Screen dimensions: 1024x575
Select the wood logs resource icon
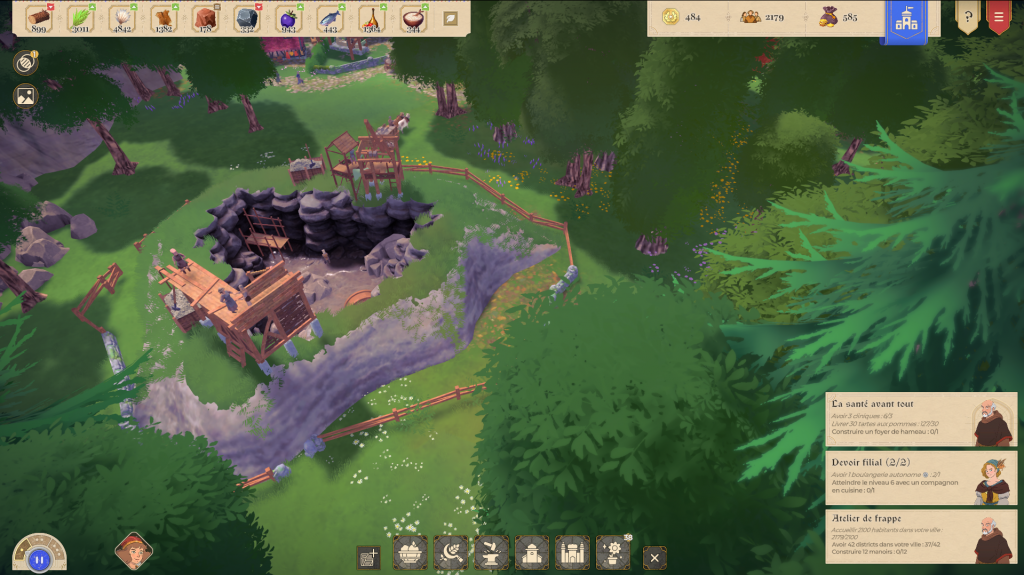click(x=39, y=17)
